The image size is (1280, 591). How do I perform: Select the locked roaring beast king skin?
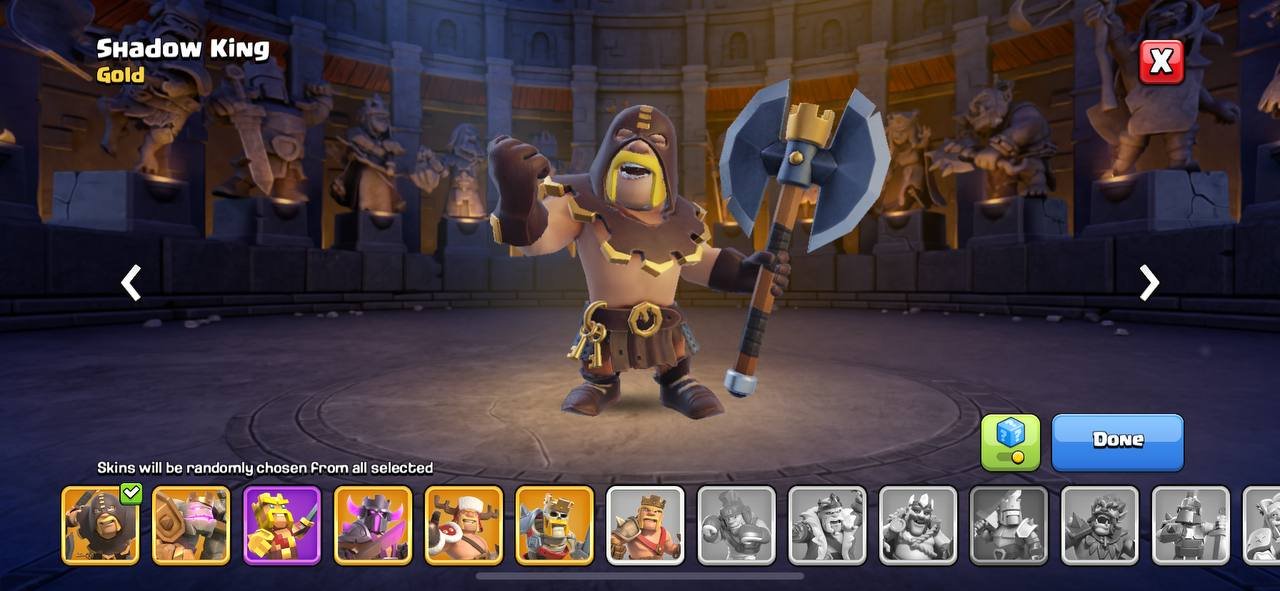[1100, 525]
